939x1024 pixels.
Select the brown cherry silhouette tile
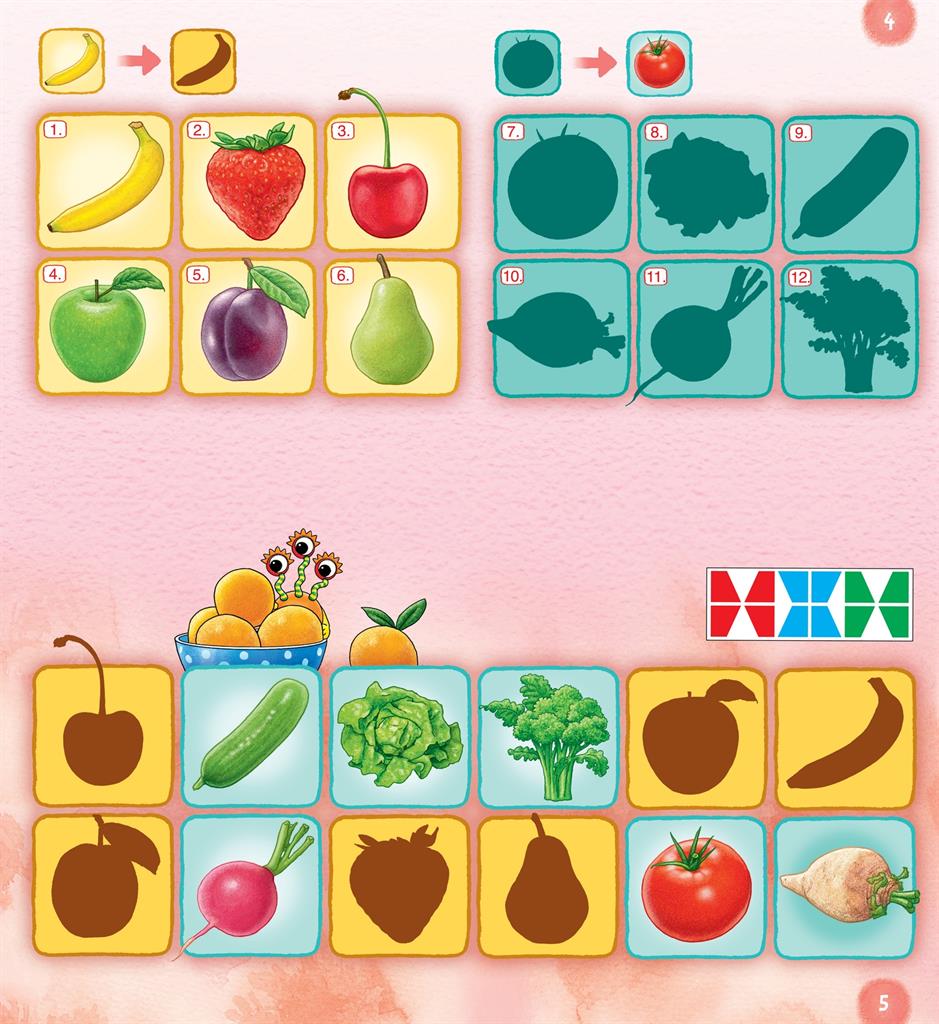point(103,736)
